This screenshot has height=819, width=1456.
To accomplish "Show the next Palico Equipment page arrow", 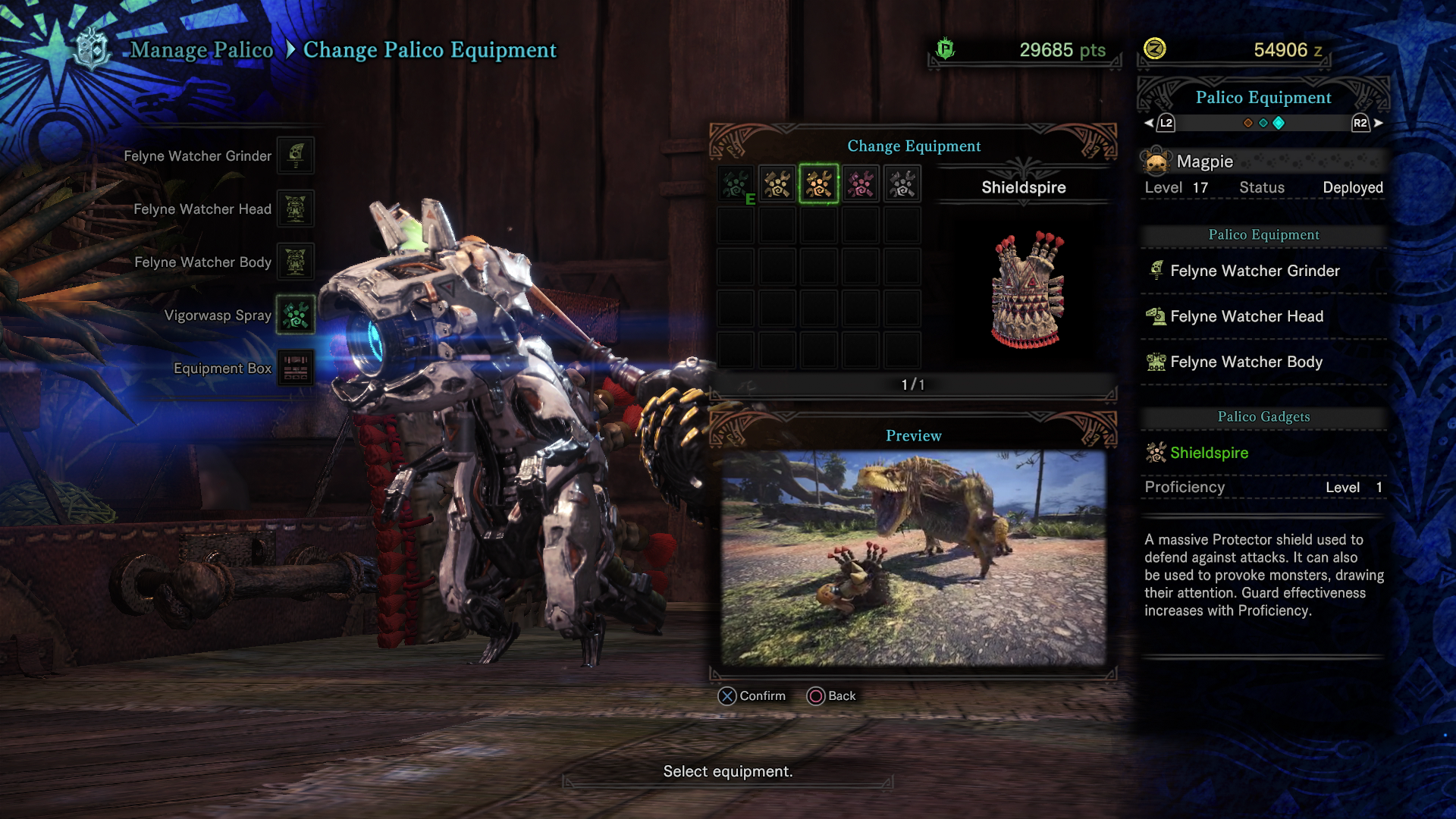I will [x=1378, y=123].
